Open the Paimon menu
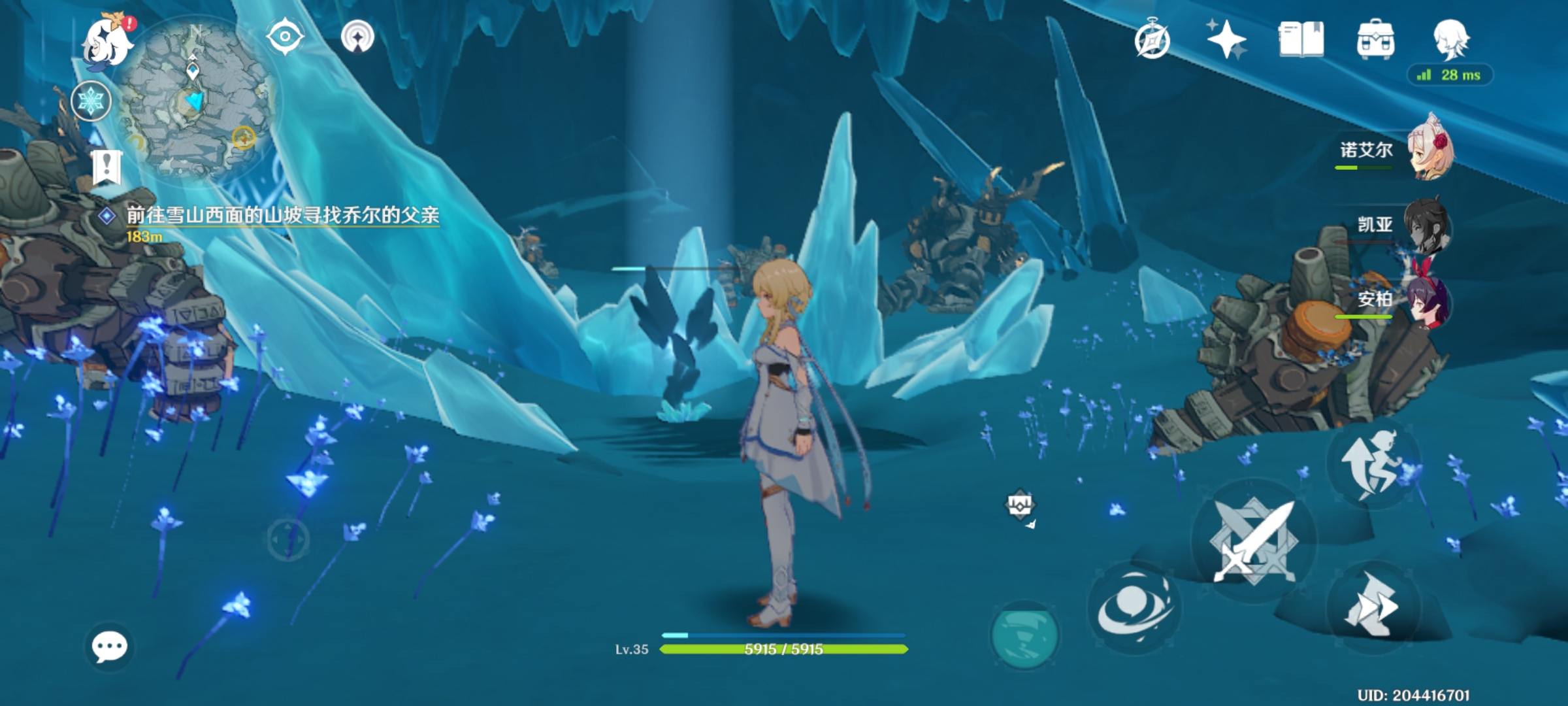 point(106,42)
